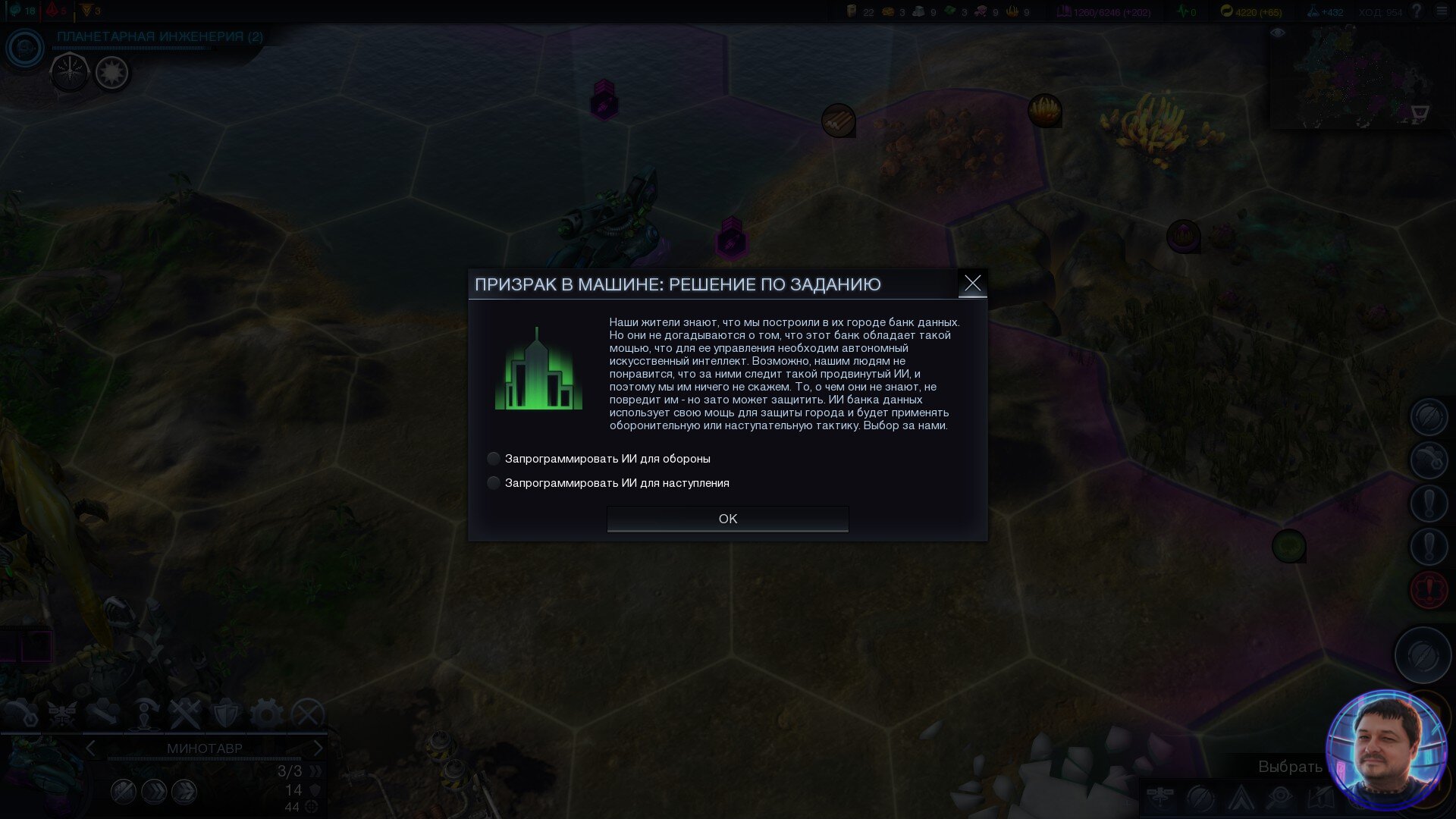The image size is (1456, 819).
Task: Open the help question mark icon
Action: pyautogui.click(x=1416, y=11)
